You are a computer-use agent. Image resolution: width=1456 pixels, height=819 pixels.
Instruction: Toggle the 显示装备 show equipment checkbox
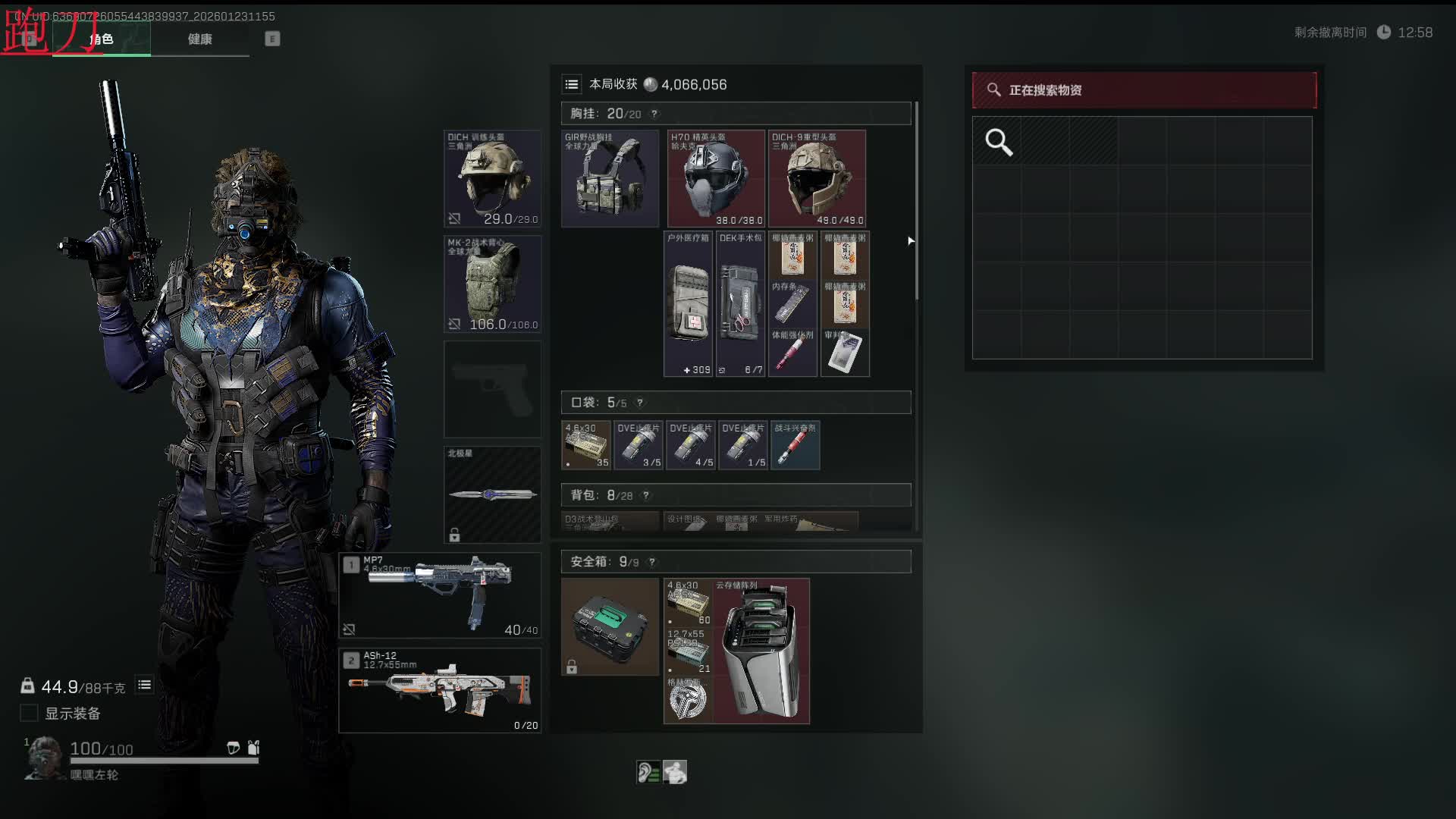[x=29, y=714]
